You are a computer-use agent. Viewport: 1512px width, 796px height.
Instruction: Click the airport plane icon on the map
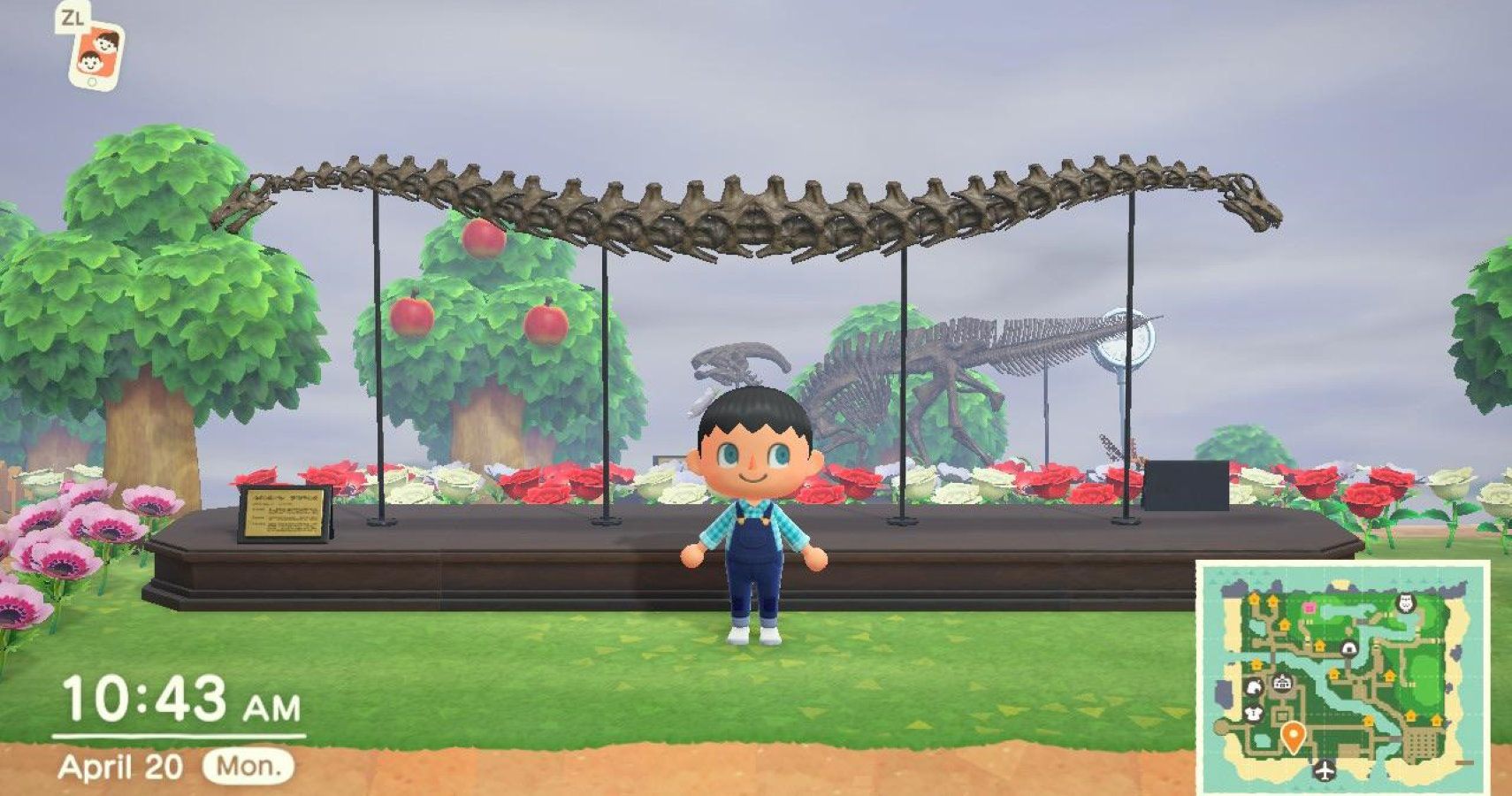(1325, 768)
